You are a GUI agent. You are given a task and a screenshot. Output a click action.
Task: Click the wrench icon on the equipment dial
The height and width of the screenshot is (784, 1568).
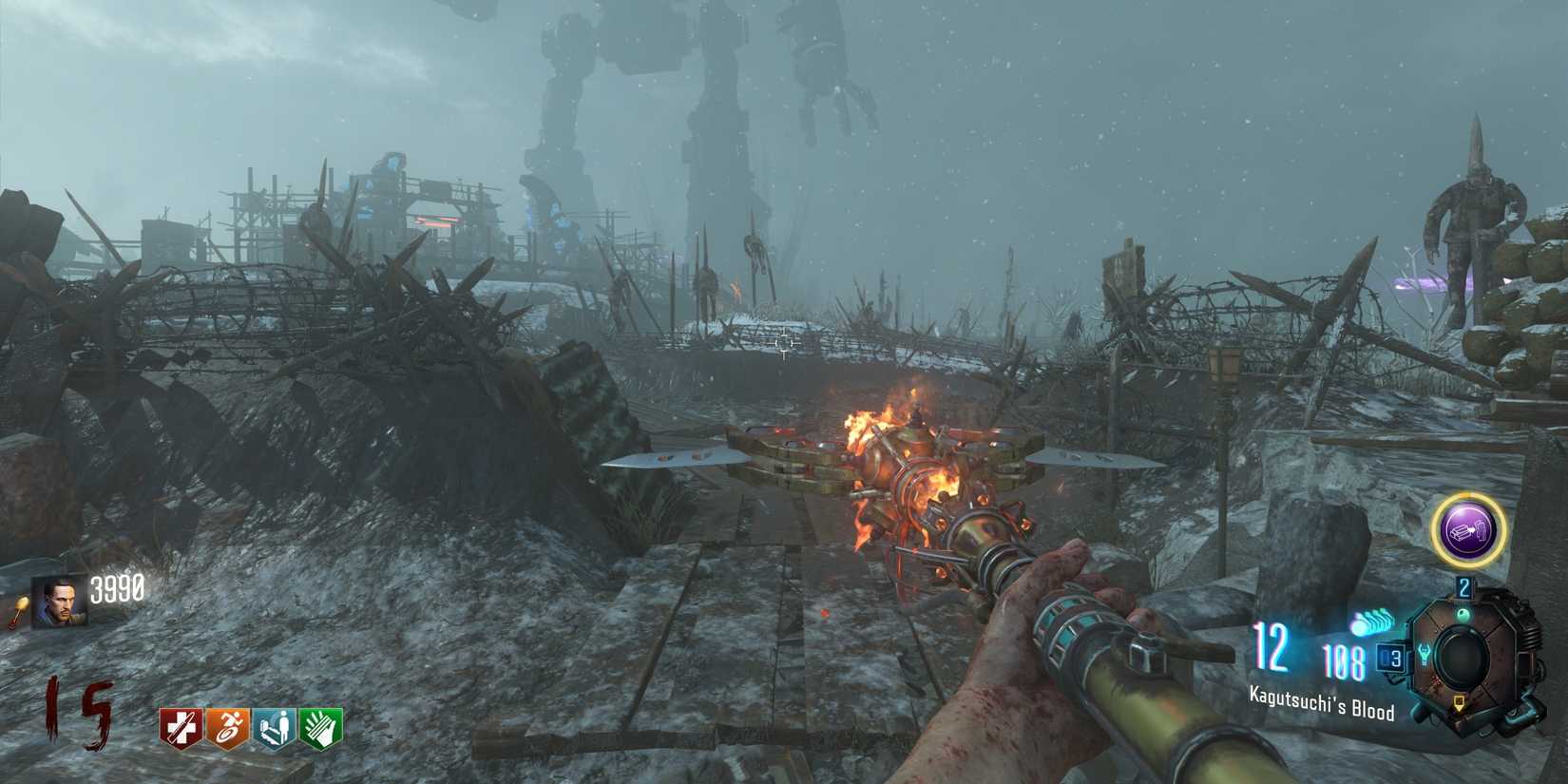(1425, 655)
